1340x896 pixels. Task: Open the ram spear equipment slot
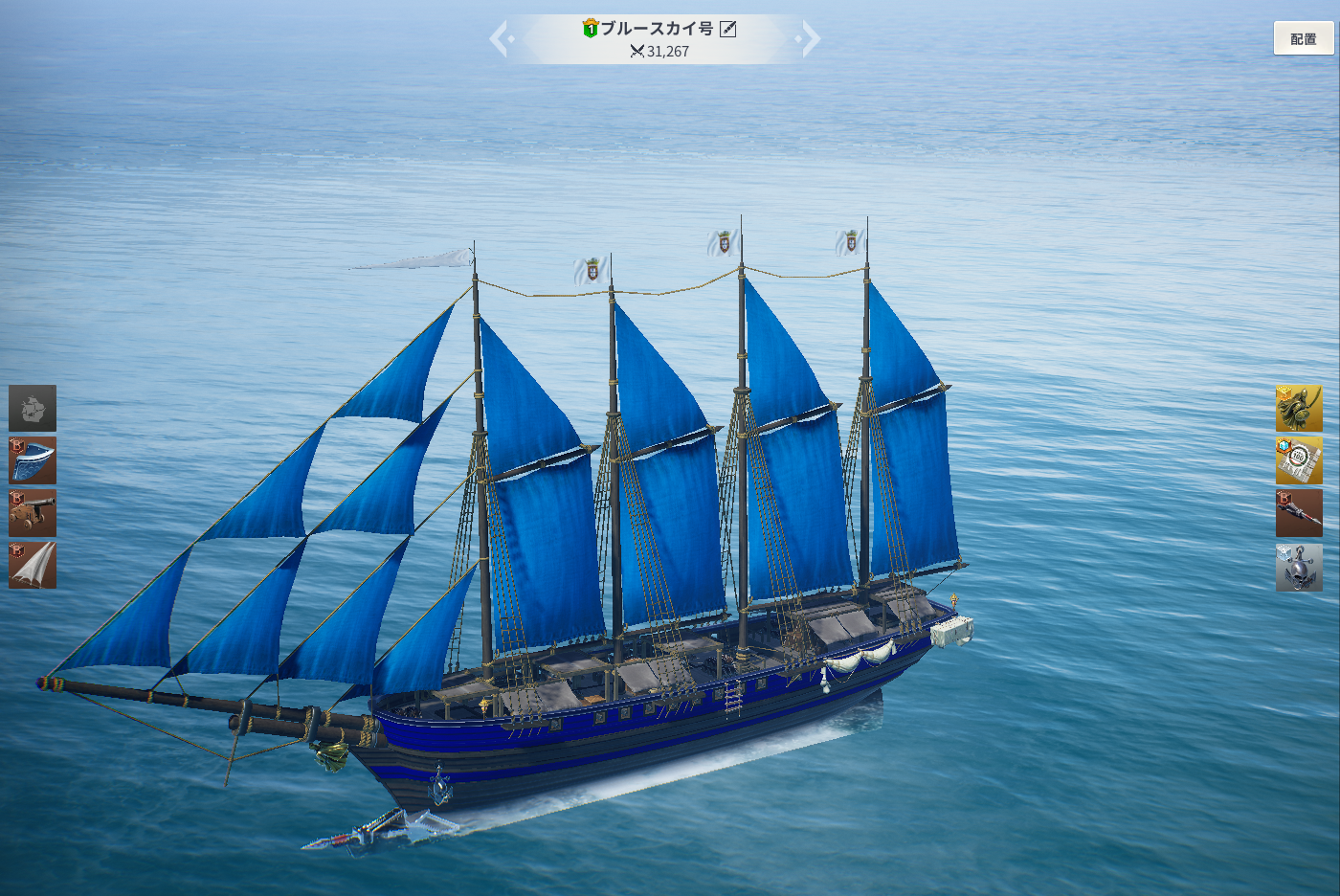[x=1299, y=513]
